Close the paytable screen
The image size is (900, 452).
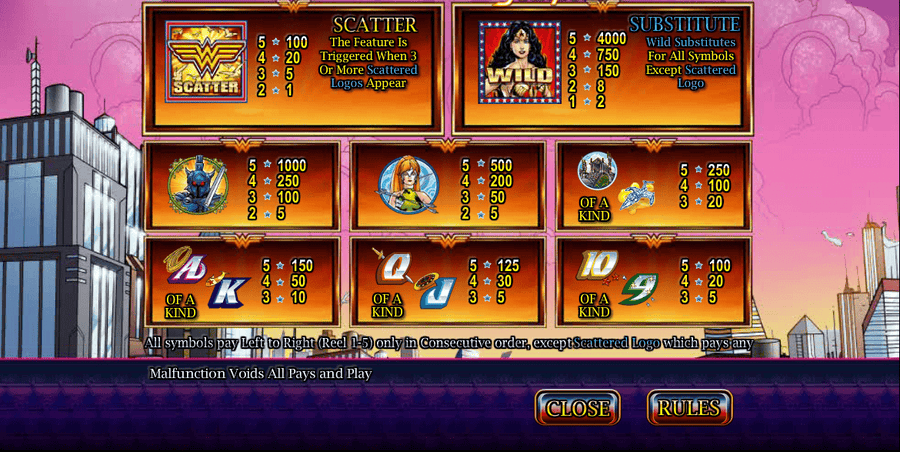577,408
